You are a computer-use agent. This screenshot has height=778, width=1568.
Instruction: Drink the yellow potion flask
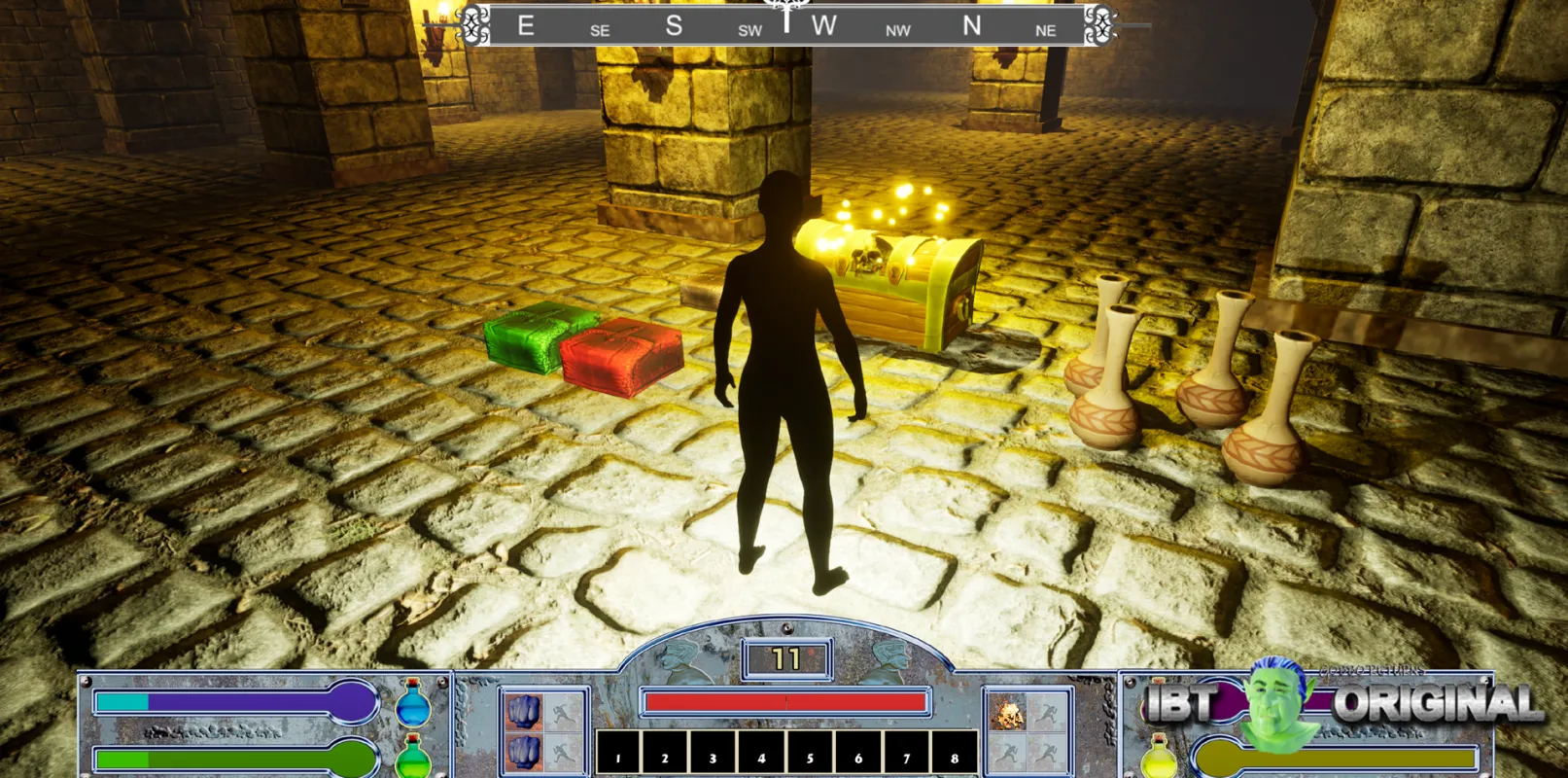click(1158, 758)
